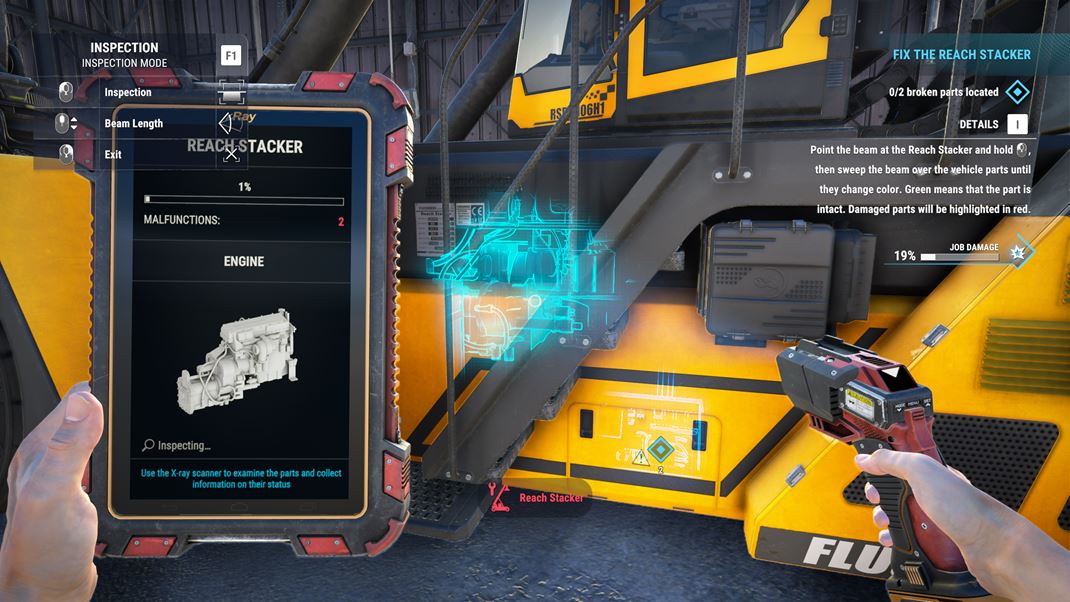Viewport: 1070px width, 602px height.
Task: Select the diamond malfunction marker numbered 2
Action: click(x=660, y=451)
